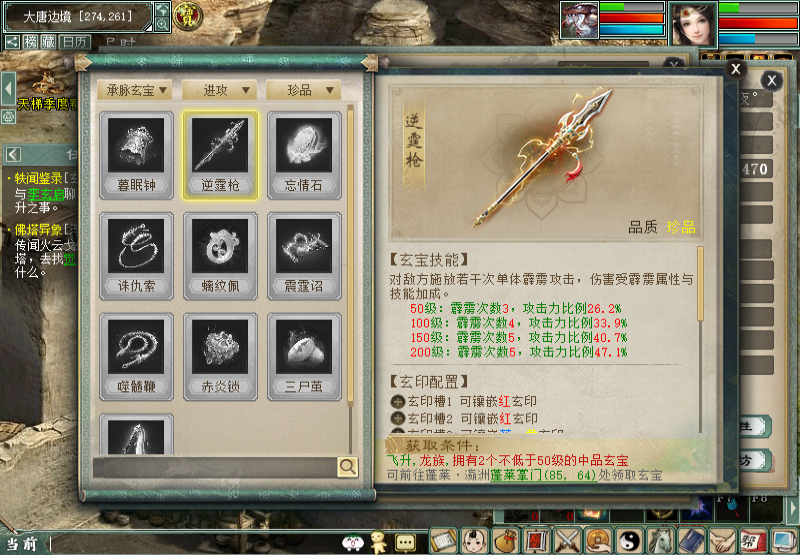
Task: Choose the 噬髓鞭 whip treasure
Action: click(x=136, y=355)
